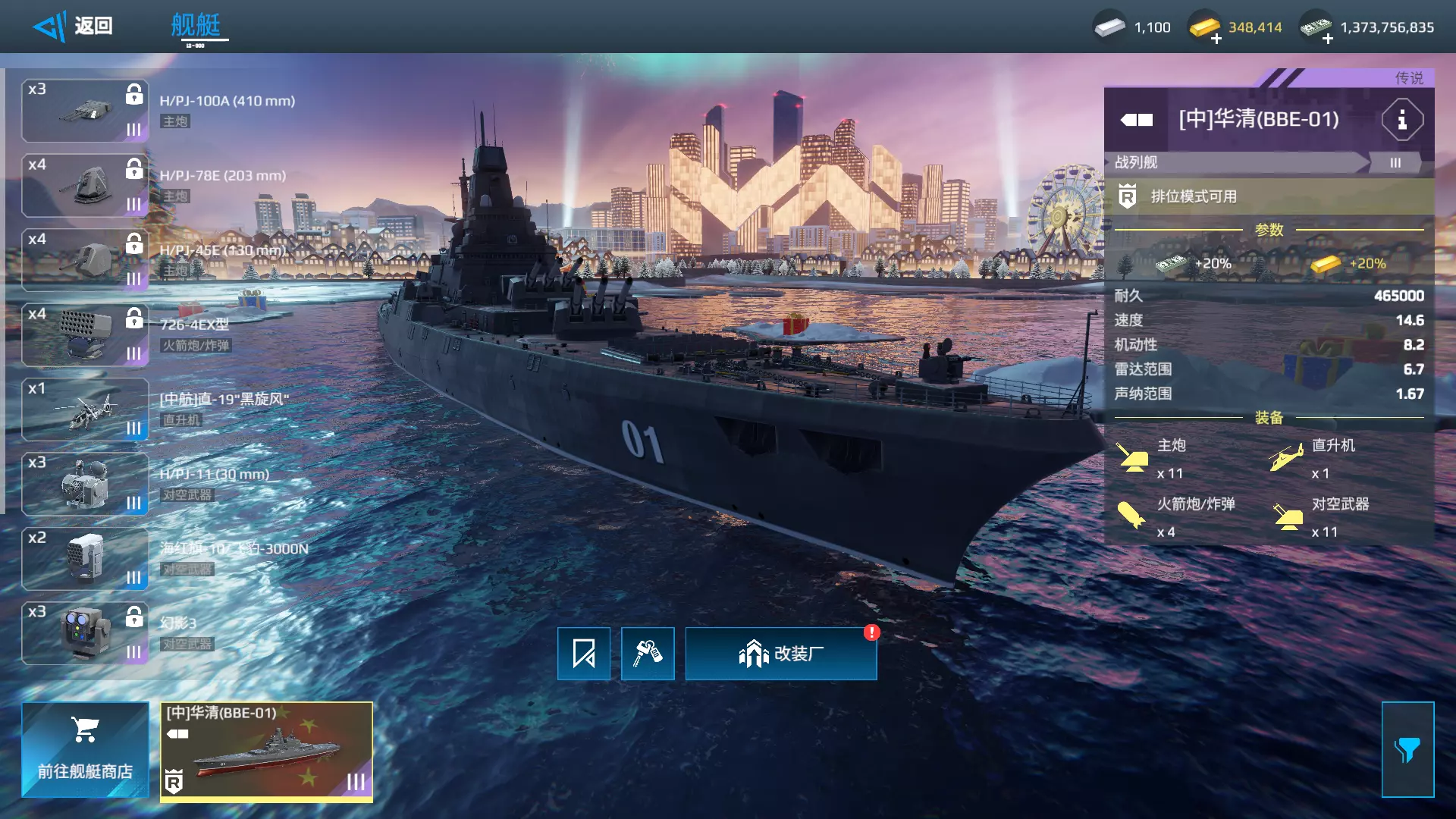Select the 海红旗-10 anti-air missile slot
The image size is (1456, 819).
(85, 559)
